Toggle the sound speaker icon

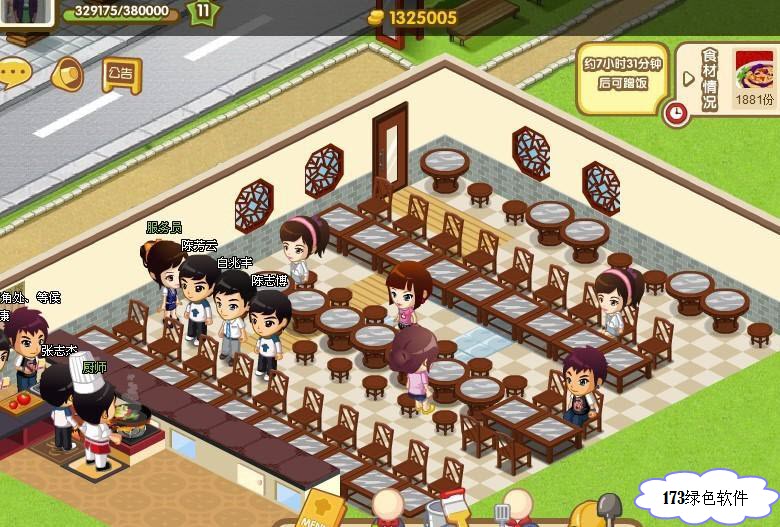pos(66,73)
